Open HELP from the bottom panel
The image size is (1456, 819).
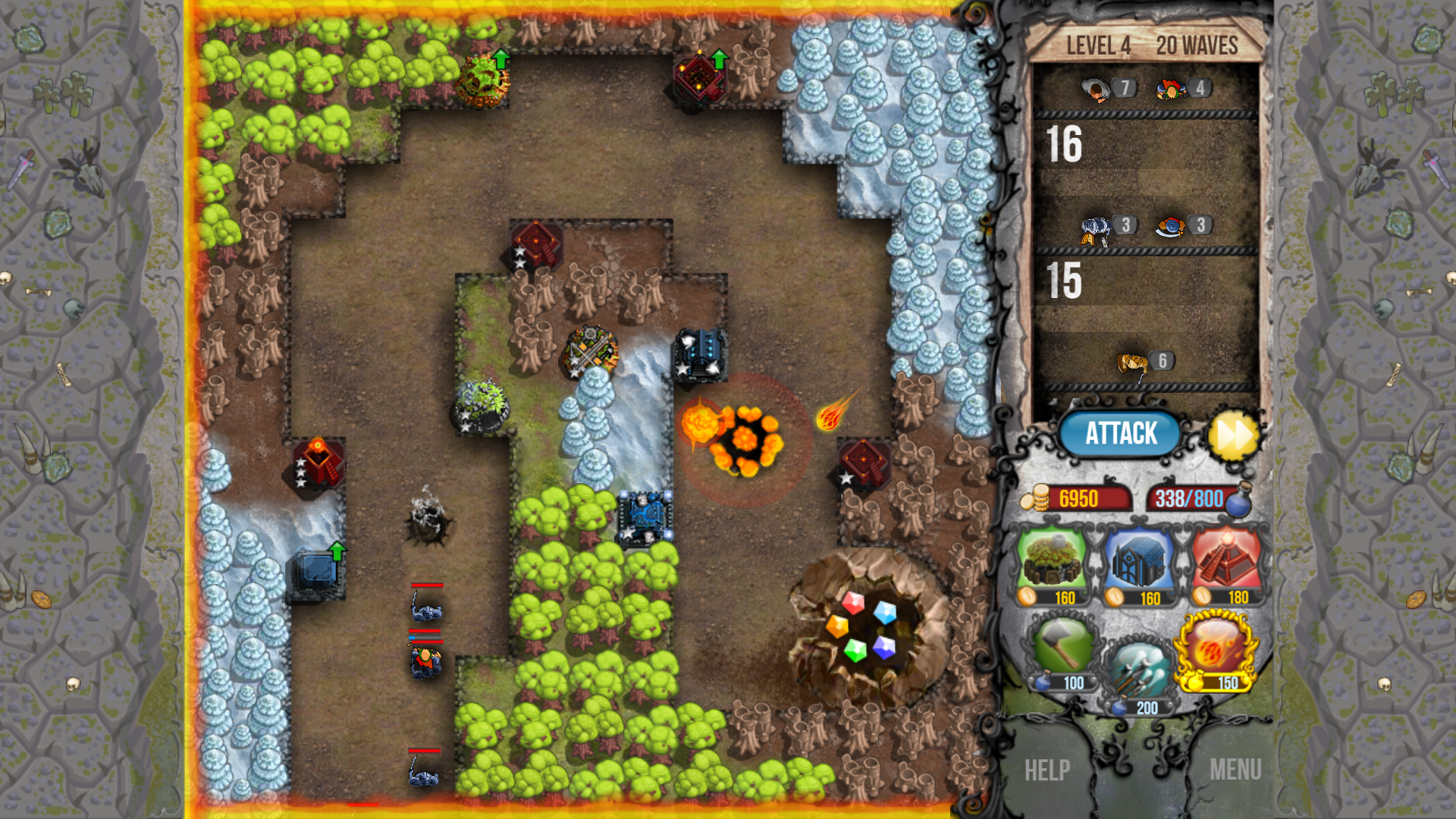tap(1046, 770)
